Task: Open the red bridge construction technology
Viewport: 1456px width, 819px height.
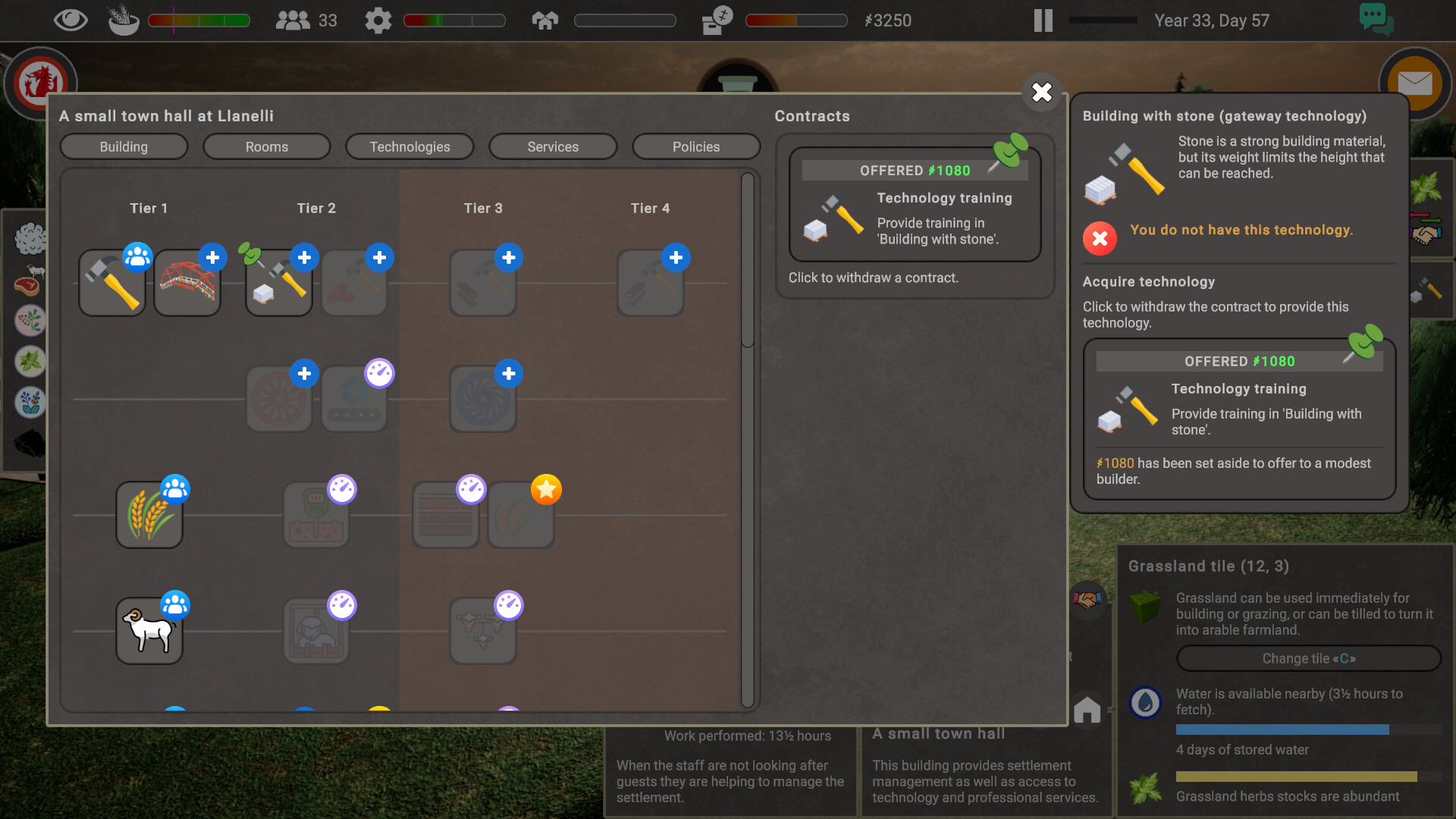Action: point(187,284)
